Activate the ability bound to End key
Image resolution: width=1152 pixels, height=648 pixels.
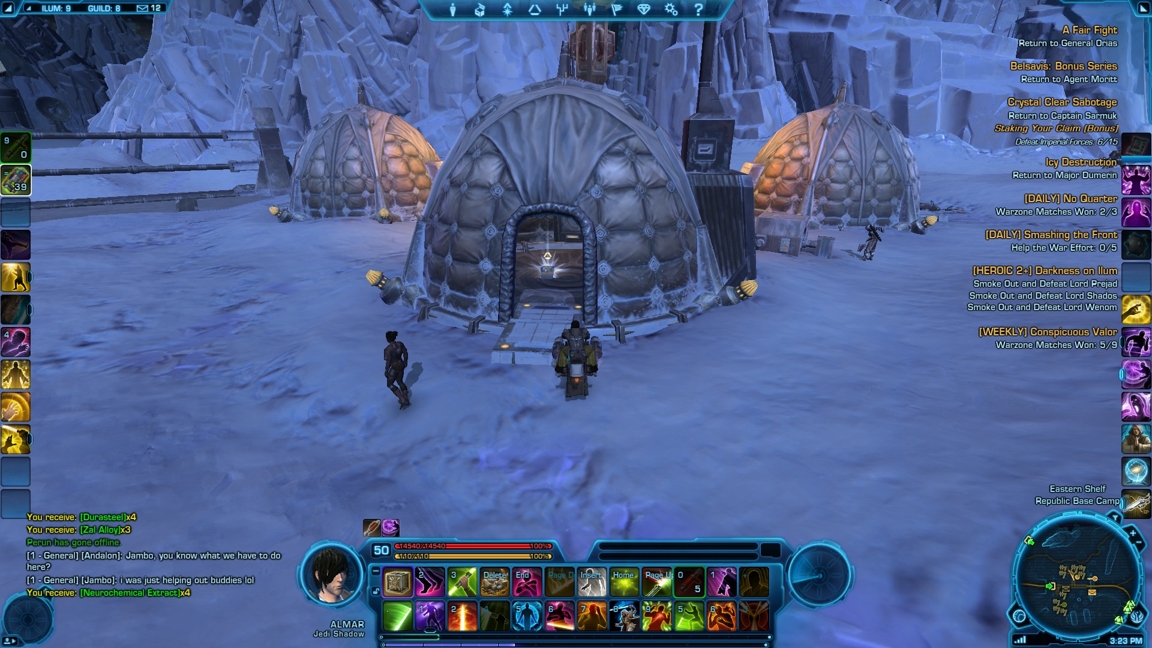pos(527,582)
